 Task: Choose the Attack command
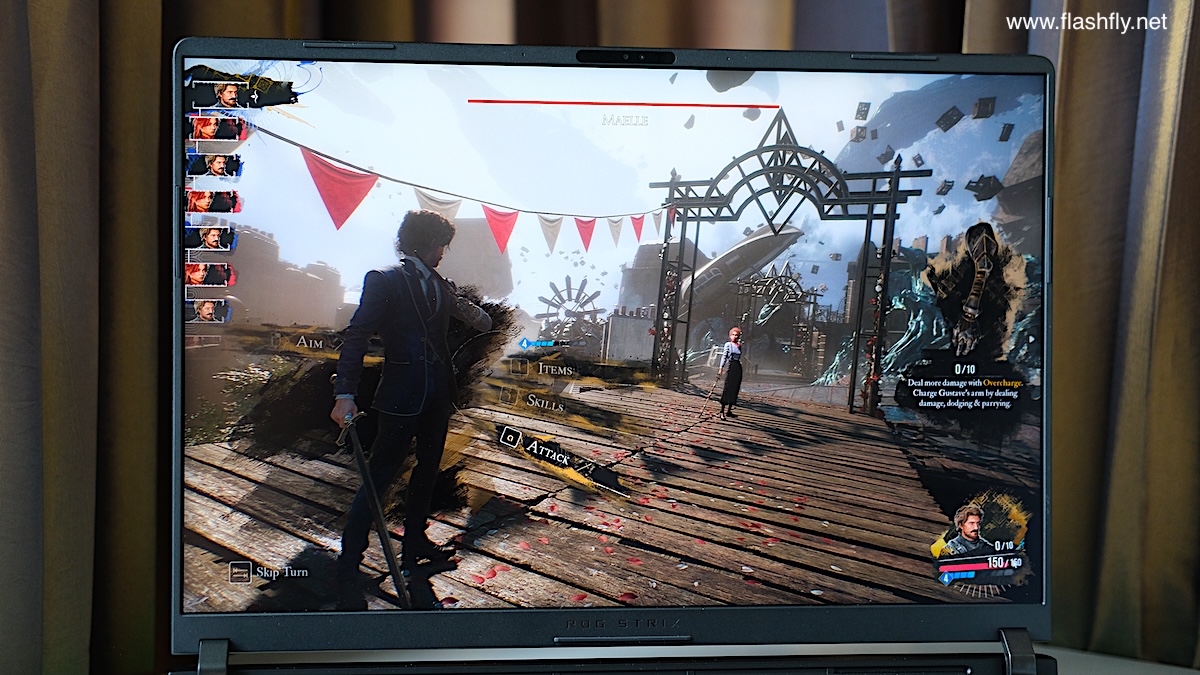[x=547, y=451]
